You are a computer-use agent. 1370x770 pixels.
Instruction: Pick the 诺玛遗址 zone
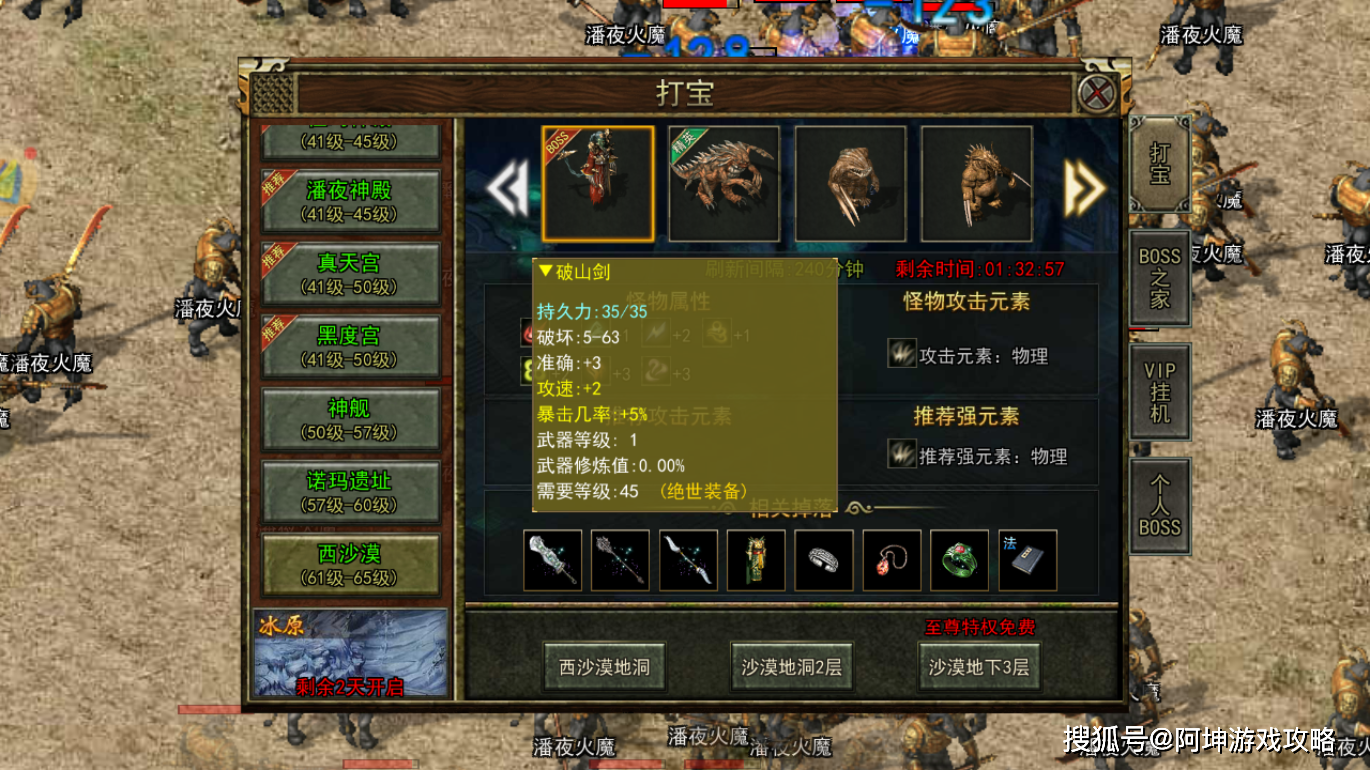(350, 492)
